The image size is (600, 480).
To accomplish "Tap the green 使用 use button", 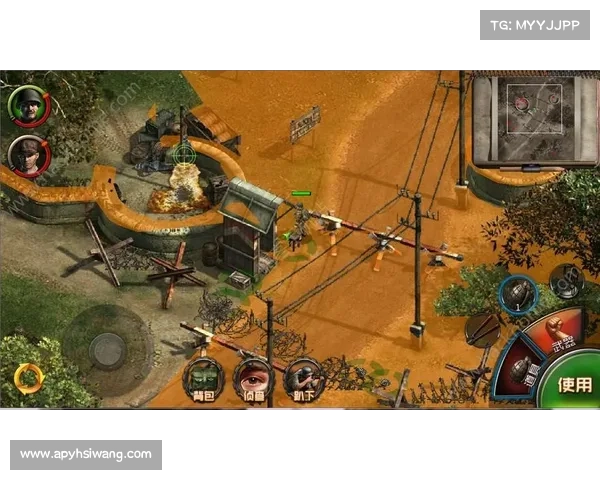I will pyautogui.click(x=574, y=384).
